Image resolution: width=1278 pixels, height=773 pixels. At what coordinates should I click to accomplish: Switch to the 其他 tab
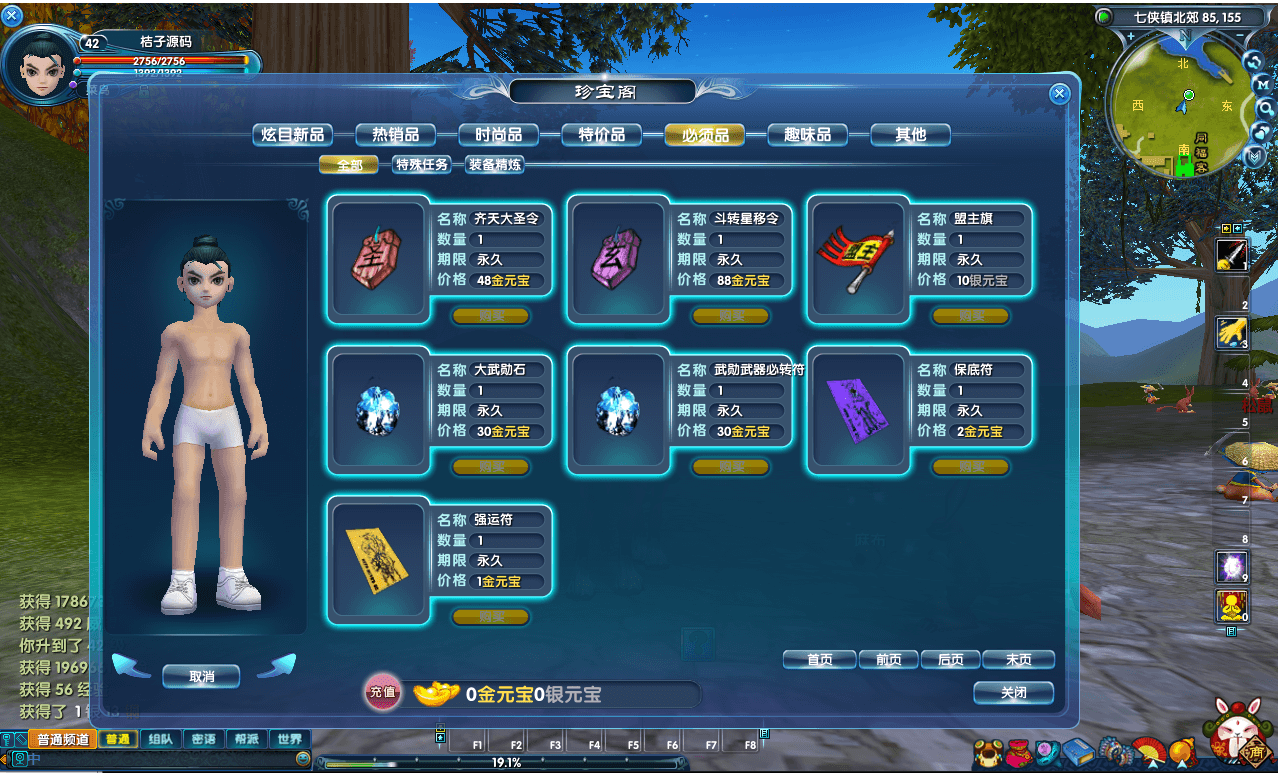pos(910,135)
